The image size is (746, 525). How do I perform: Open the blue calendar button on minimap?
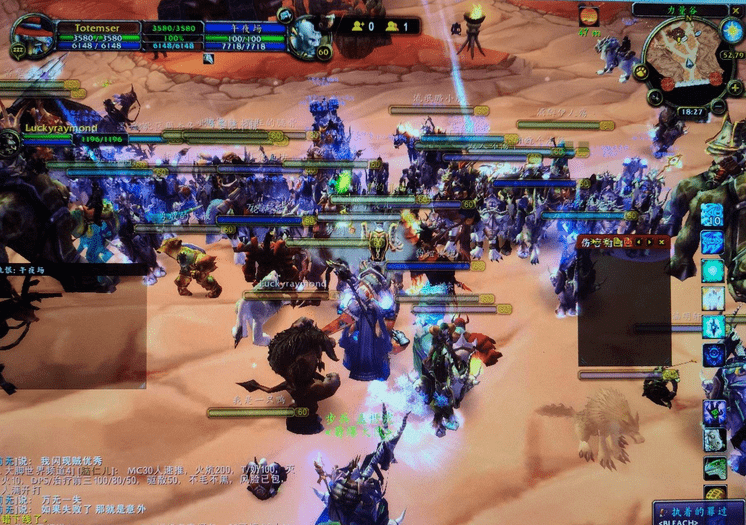coord(731,31)
